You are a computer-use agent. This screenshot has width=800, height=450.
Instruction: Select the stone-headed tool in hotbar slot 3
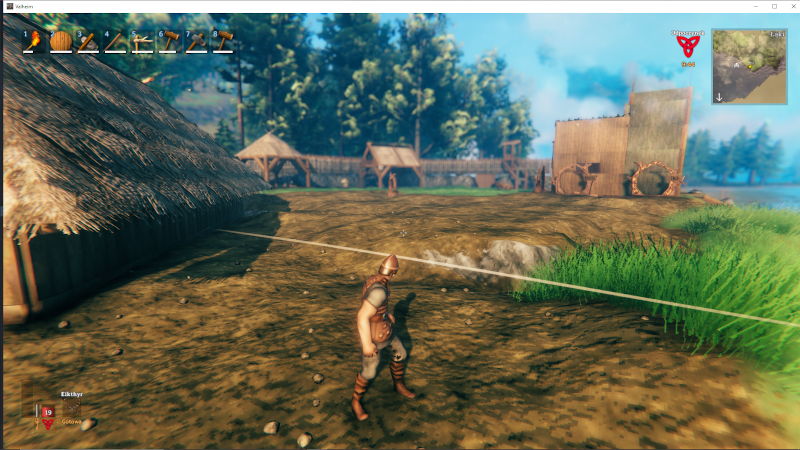[89, 41]
